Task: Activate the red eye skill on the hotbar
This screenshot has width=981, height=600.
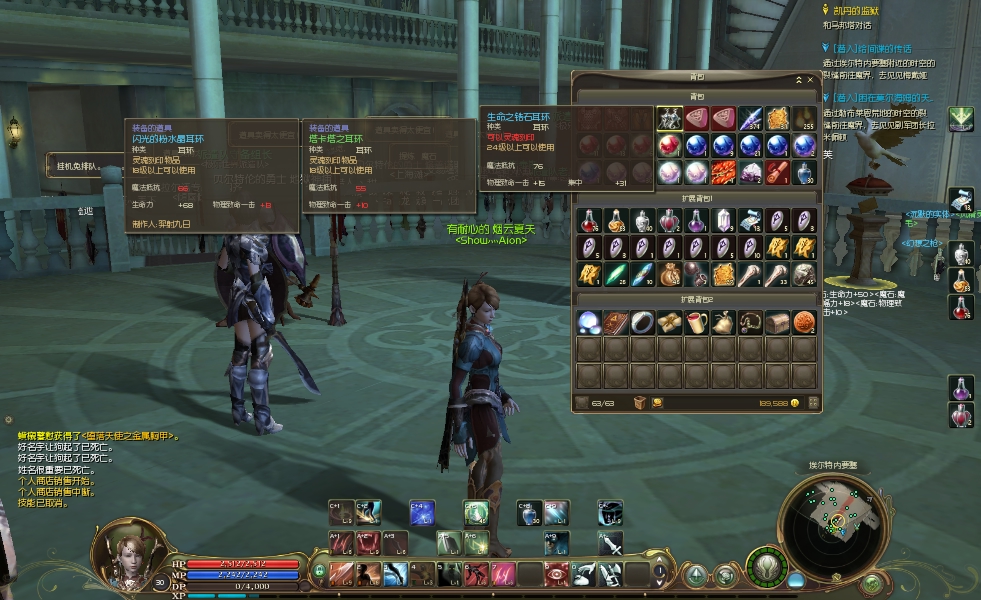Action: click(x=557, y=574)
